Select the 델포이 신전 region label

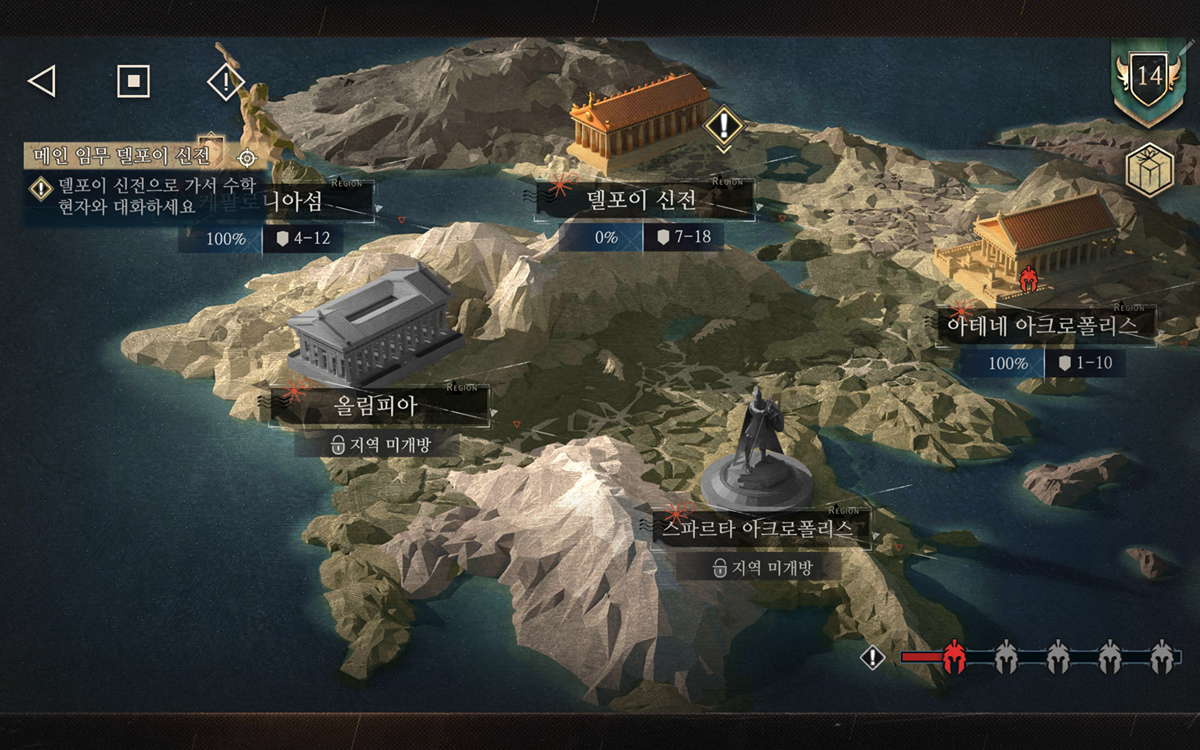coord(643,201)
